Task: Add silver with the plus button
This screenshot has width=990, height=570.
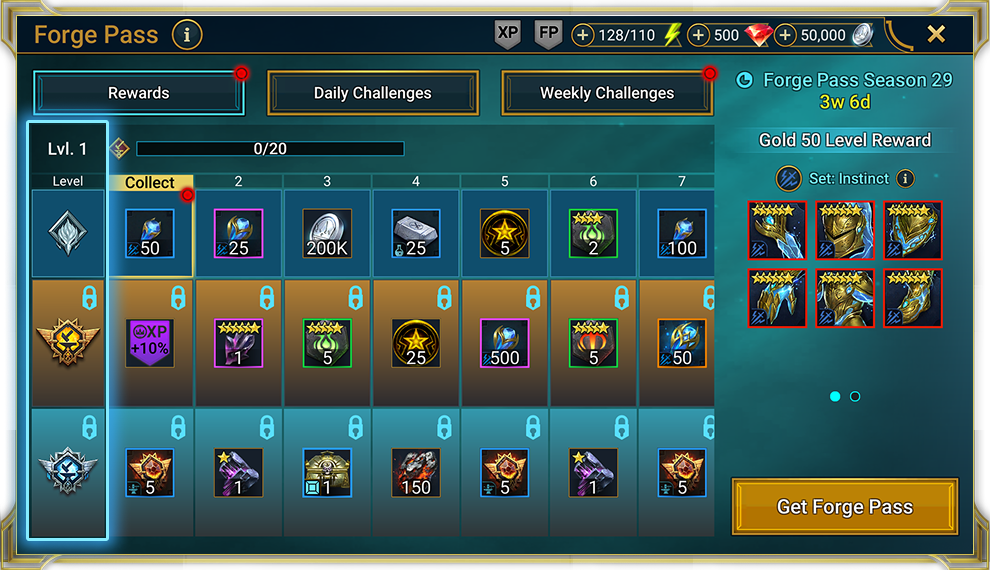Action: 786,35
